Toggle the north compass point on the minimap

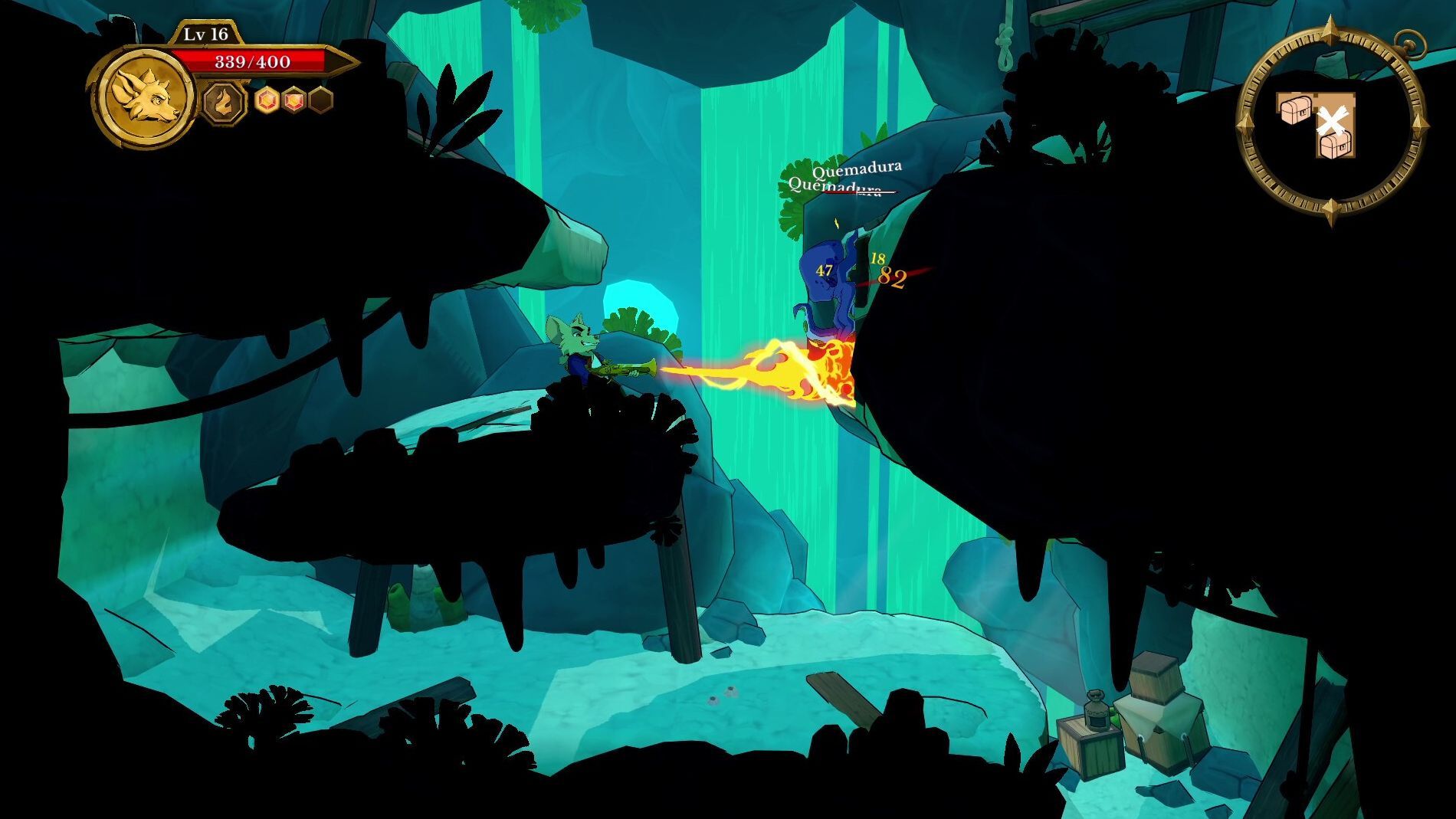pyautogui.click(x=1330, y=28)
